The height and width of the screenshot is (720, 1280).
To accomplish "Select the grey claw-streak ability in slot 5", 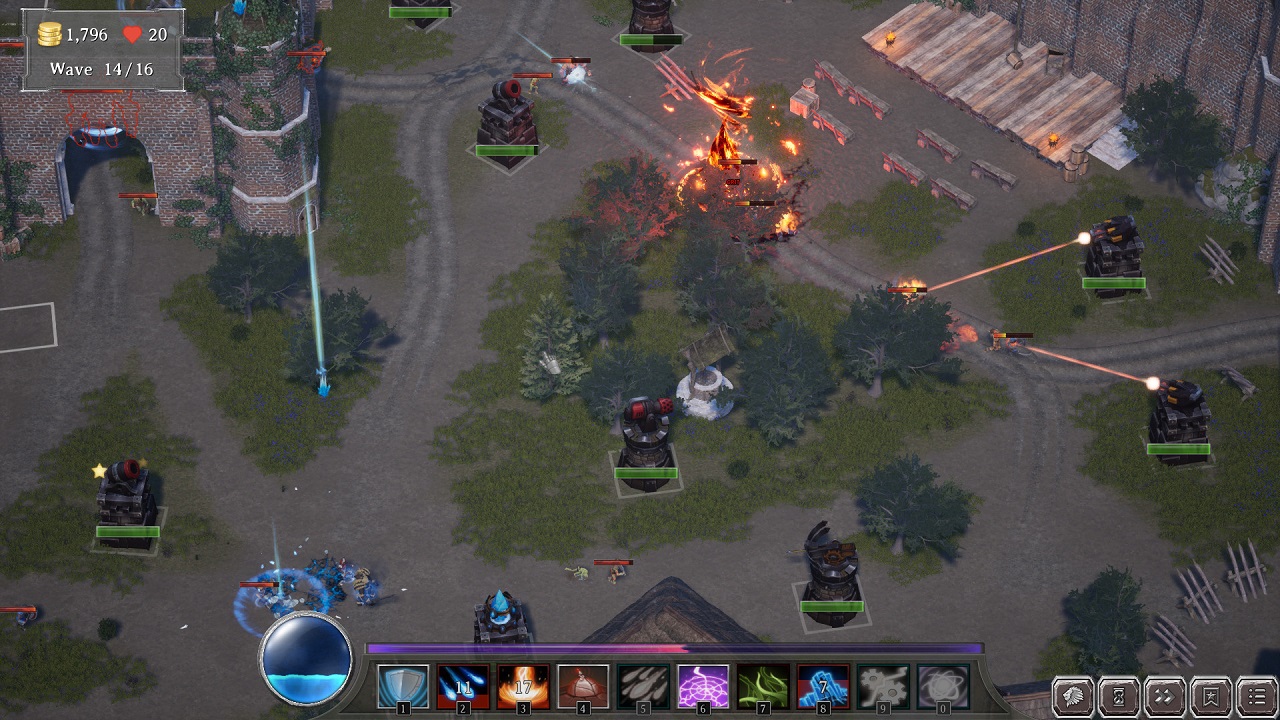I will (643, 686).
